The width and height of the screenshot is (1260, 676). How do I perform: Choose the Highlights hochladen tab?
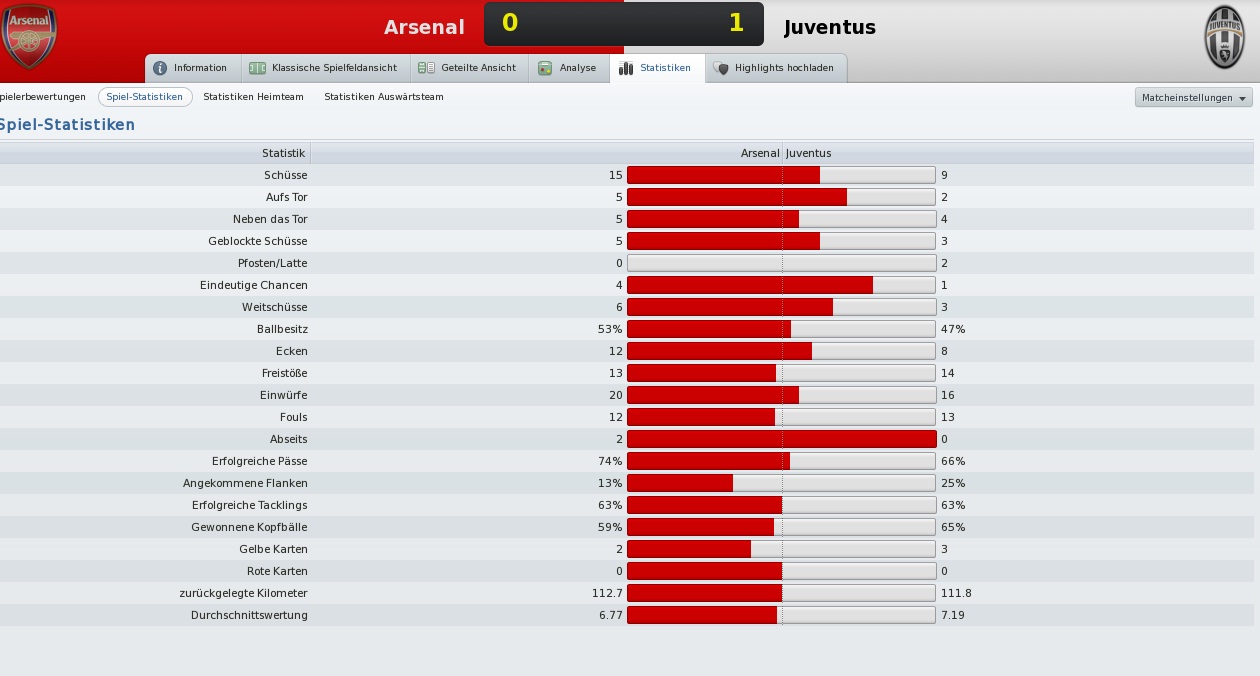click(774, 68)
